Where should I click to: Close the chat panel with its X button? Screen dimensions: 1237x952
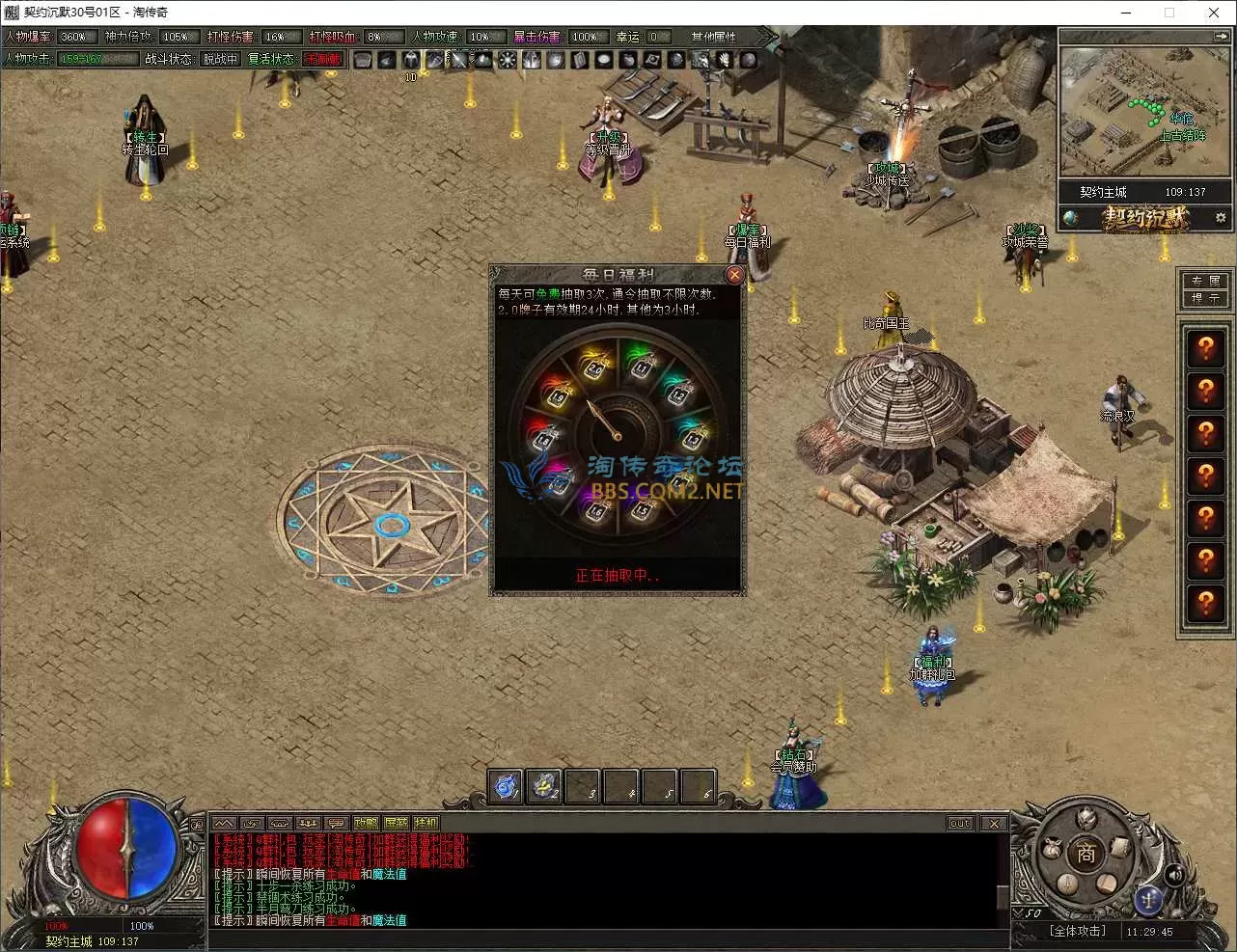point(994,823)
